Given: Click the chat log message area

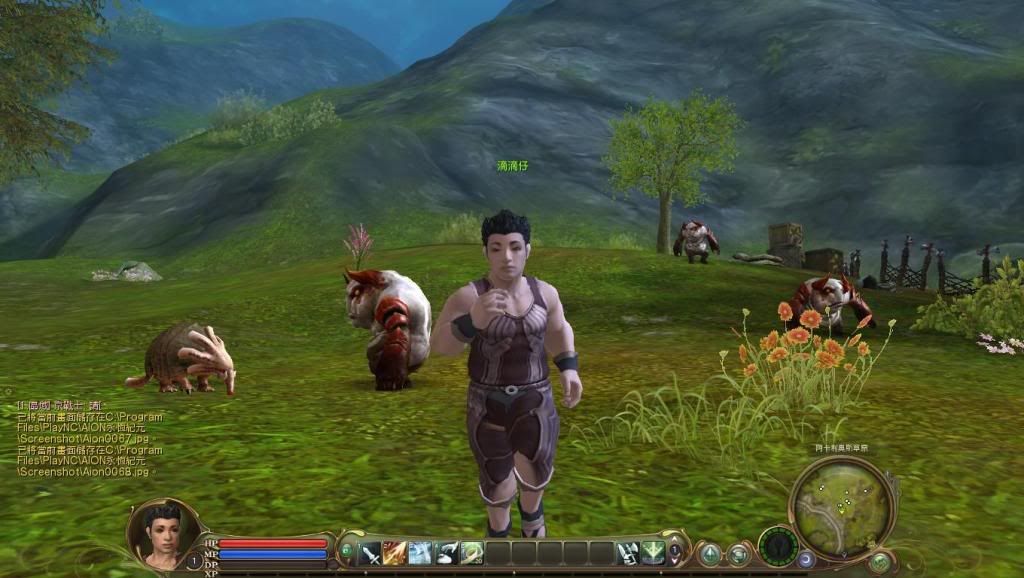Looking at the screenshot, I should coord(80,438).
